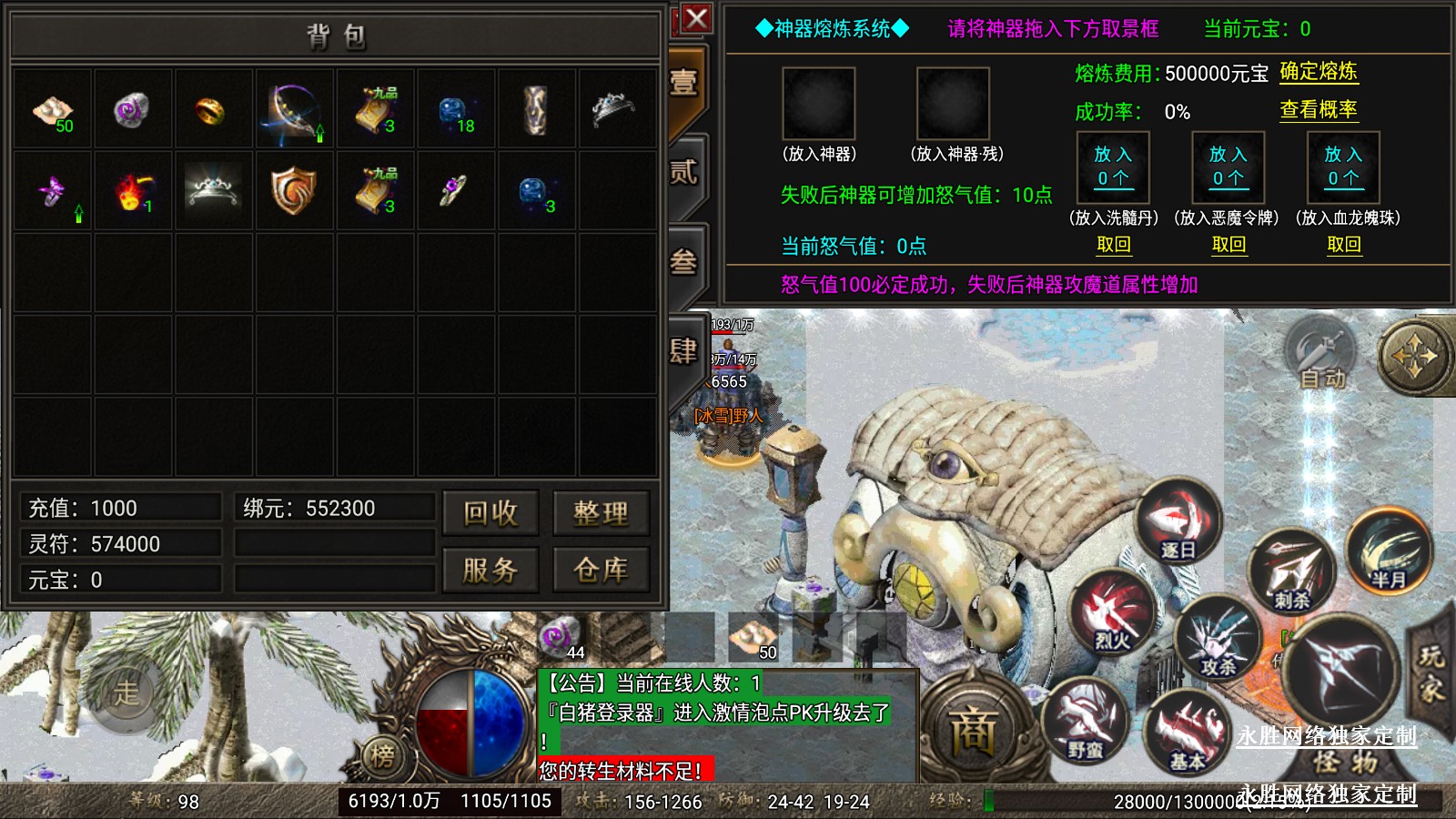This screenshot has width=1456, height=819.
Task: Activate the 半月 half-moon skill
Action: tap(1388, 551)
